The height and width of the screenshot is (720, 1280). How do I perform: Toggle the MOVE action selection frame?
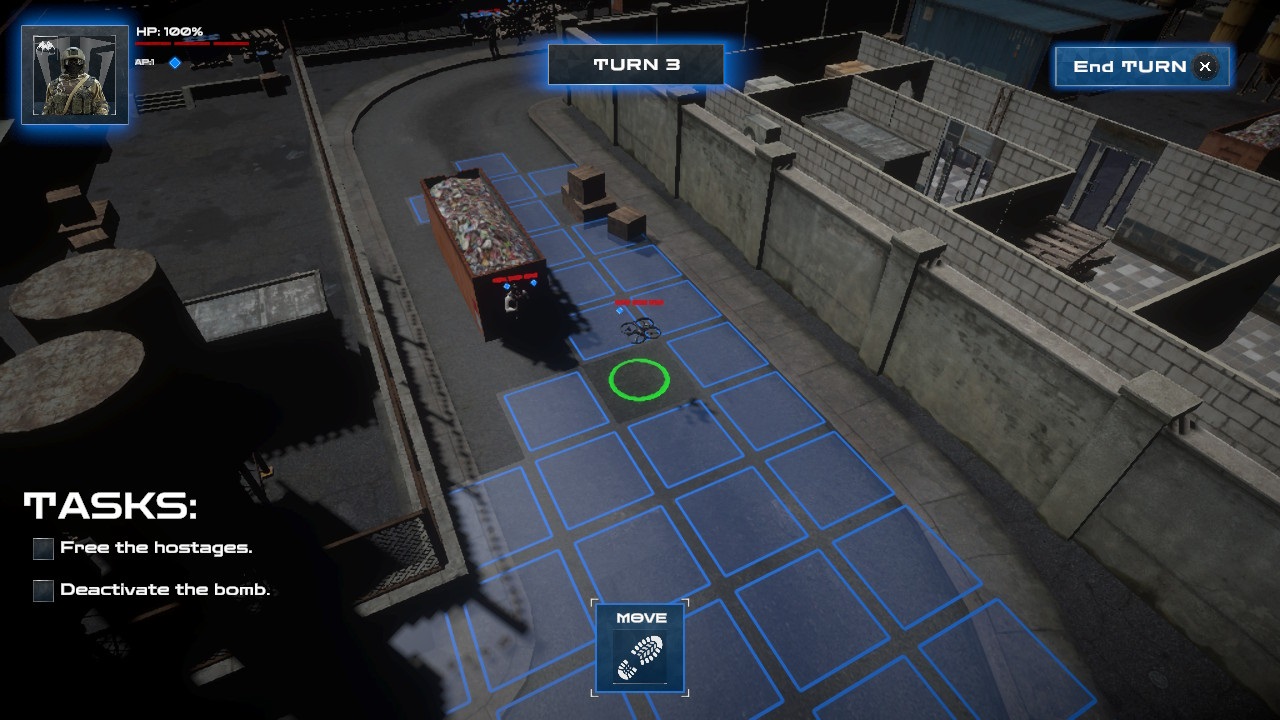(x=639, y=648)
